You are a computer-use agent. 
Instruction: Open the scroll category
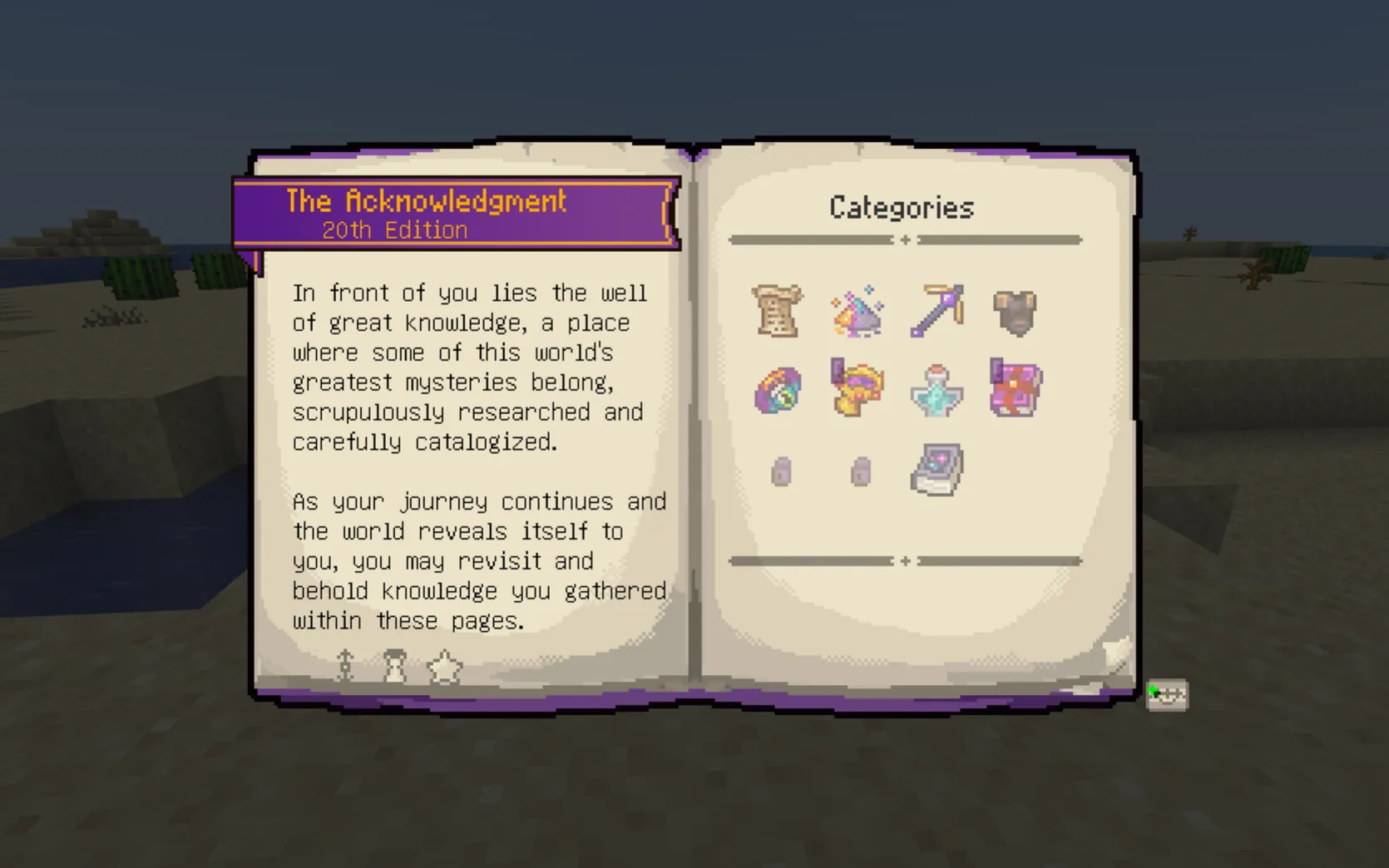778,312
